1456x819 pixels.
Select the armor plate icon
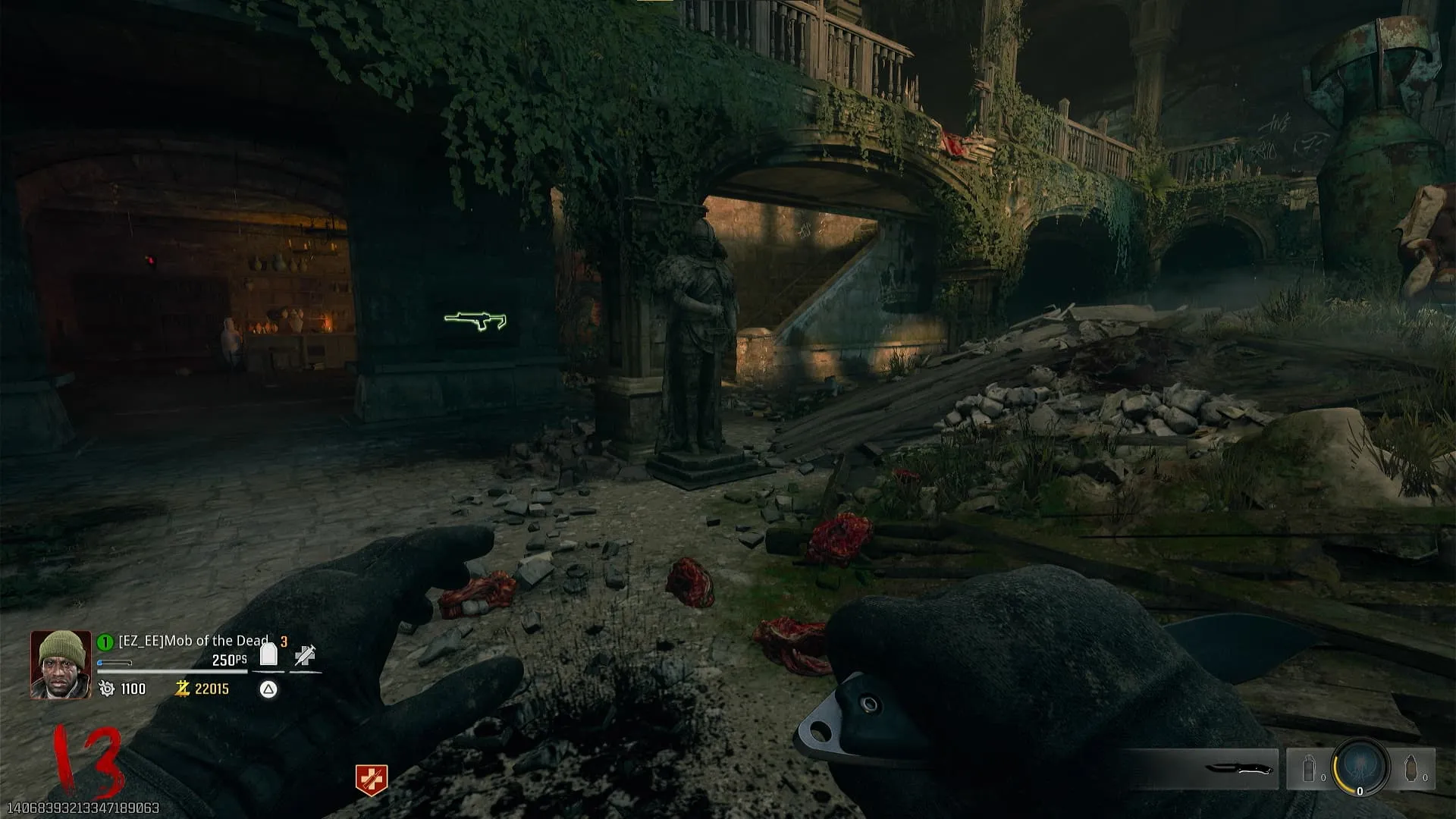268,654
